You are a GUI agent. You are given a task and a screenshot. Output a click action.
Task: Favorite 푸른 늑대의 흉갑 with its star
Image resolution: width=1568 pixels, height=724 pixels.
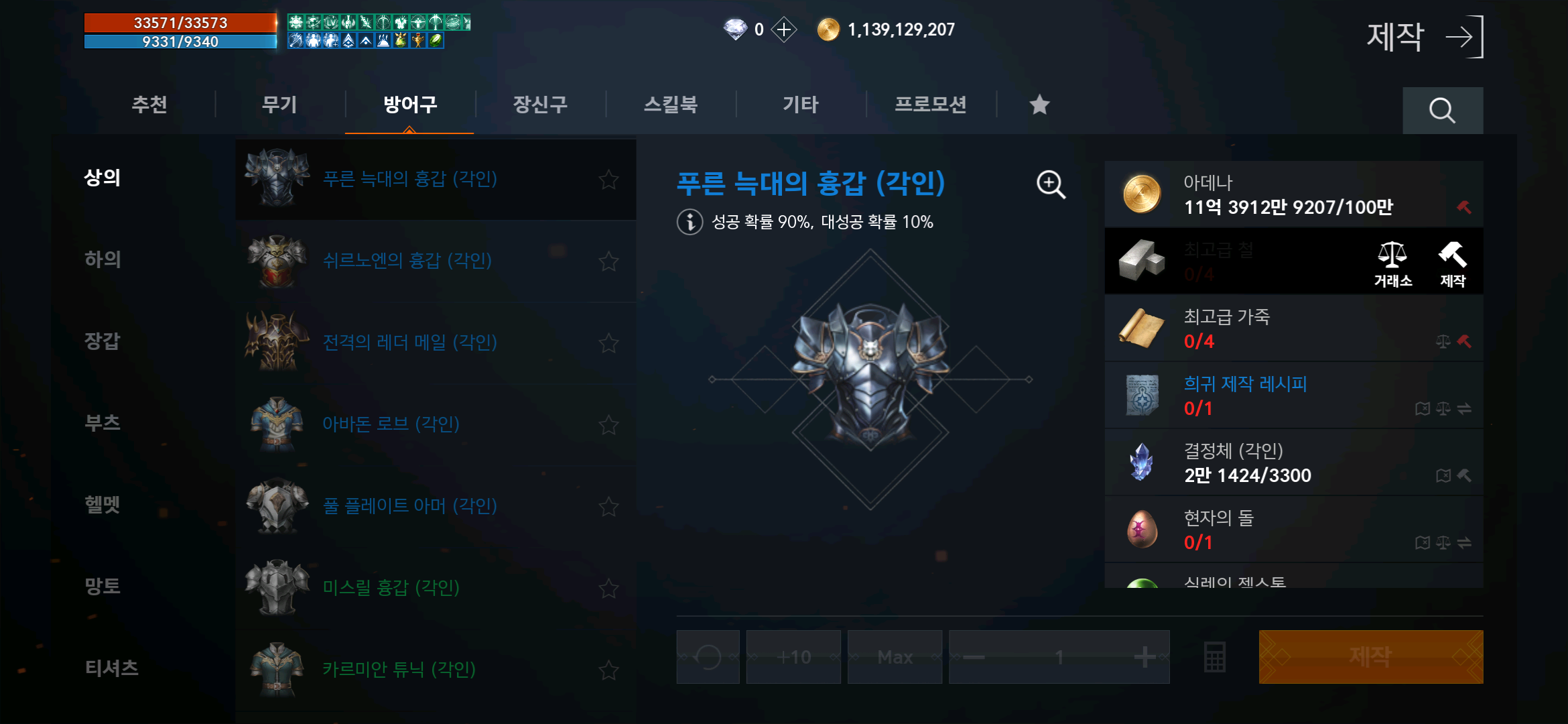[608, 179]
